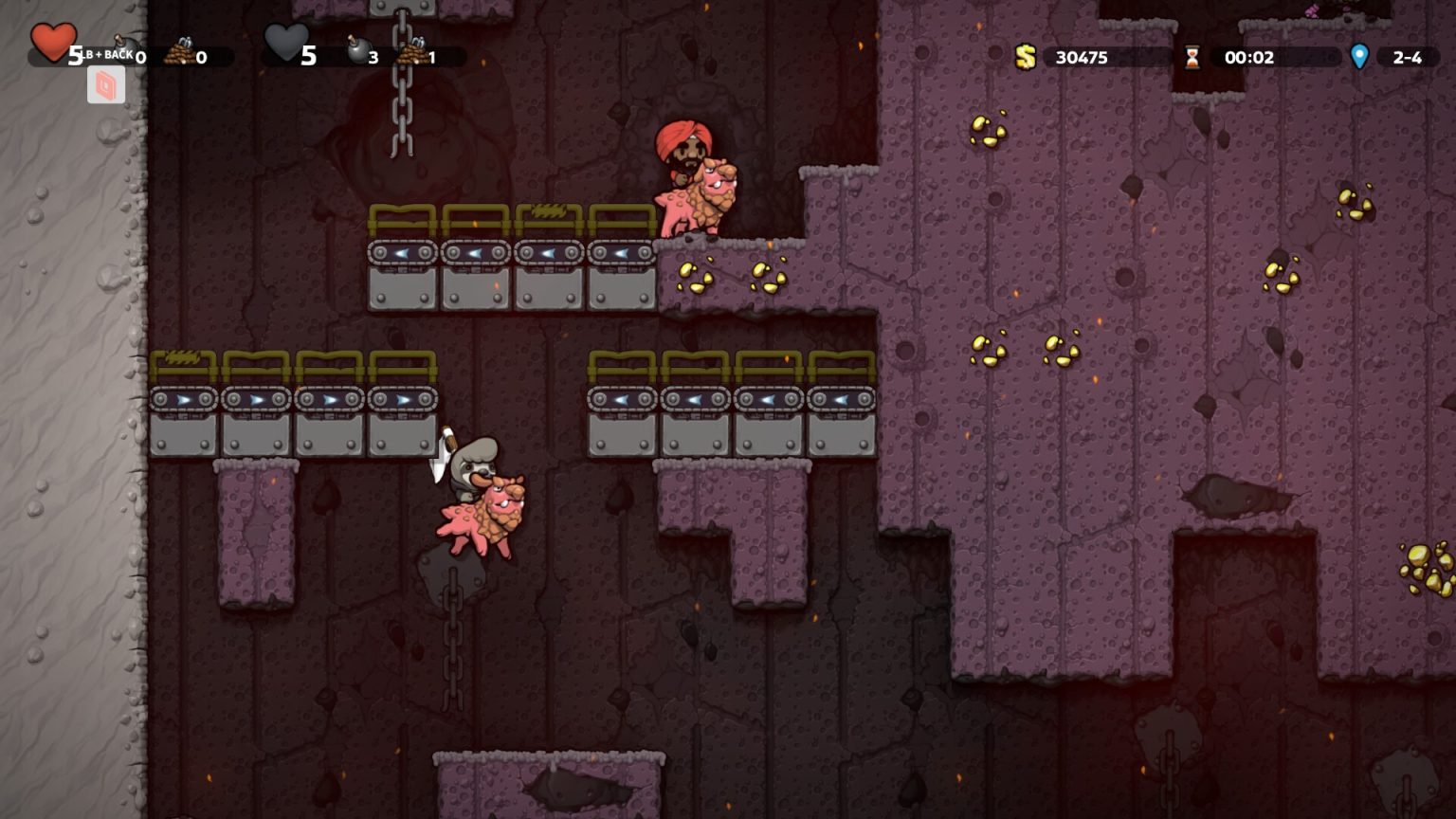This screenshot has width=1456, height=819.
Task: Click the timer reading 00:02
Action: click(x=1248, y=57)
